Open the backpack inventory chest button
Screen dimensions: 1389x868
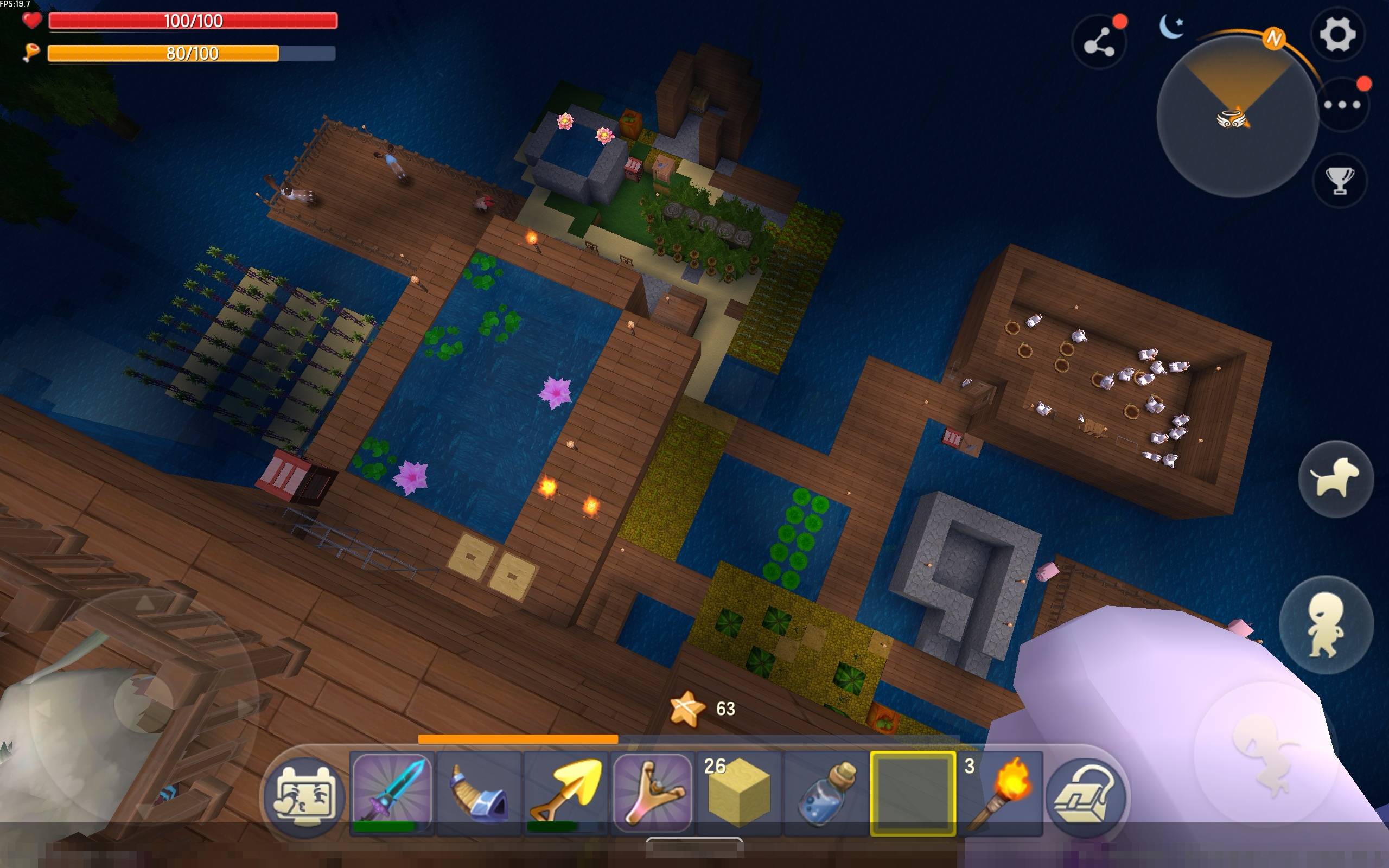1086,796
